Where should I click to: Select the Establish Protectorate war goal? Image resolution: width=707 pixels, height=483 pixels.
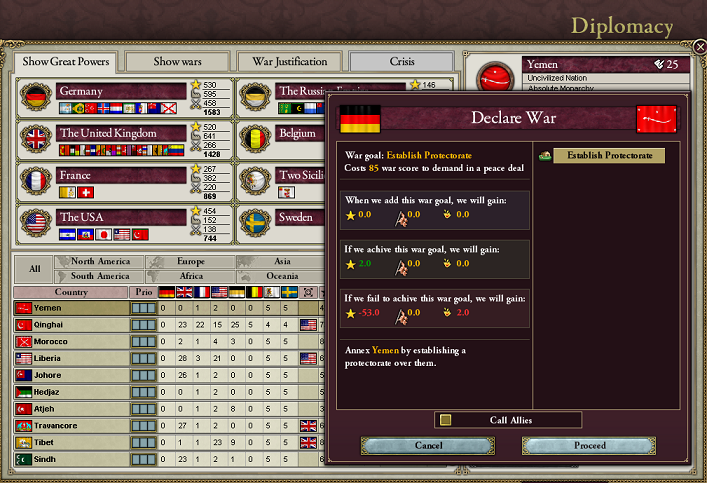[609, 155]
